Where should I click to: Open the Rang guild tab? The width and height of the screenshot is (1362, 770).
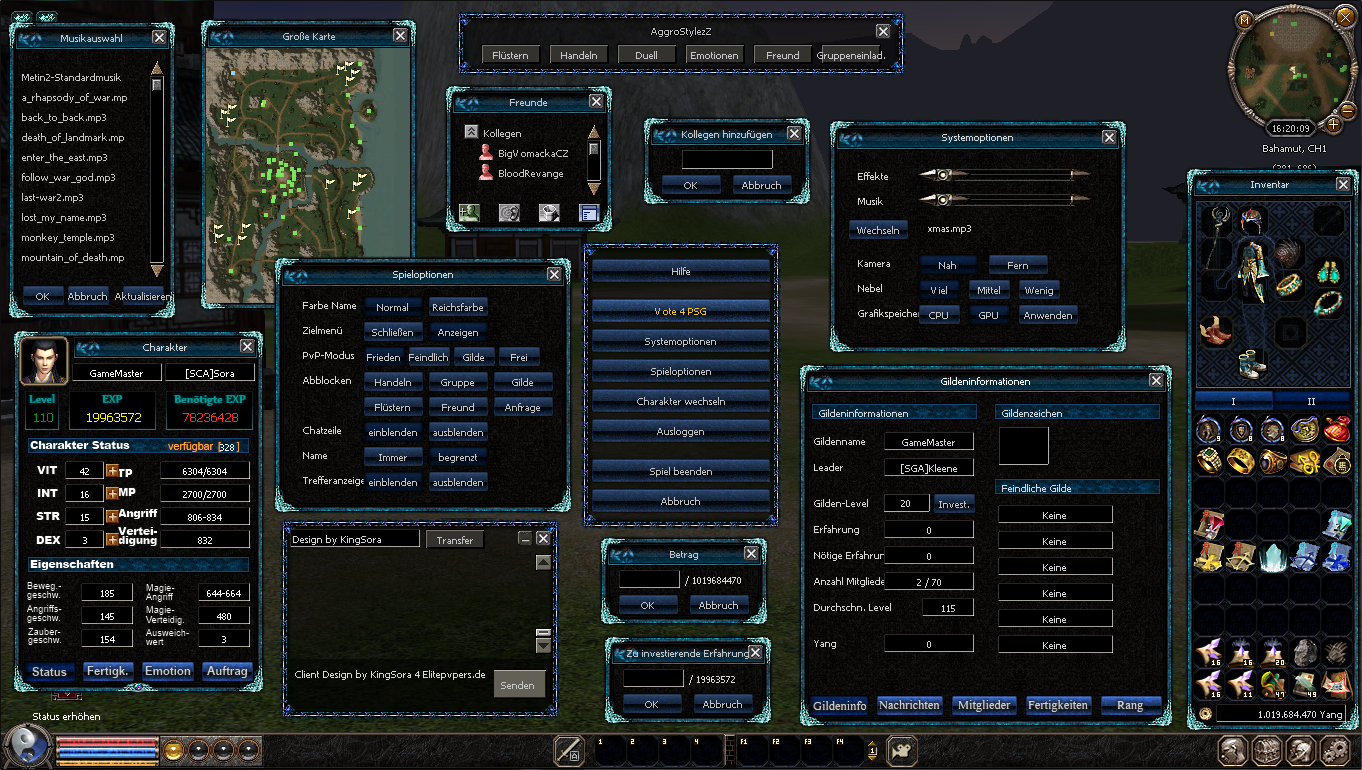click(x=1130, y=705)
